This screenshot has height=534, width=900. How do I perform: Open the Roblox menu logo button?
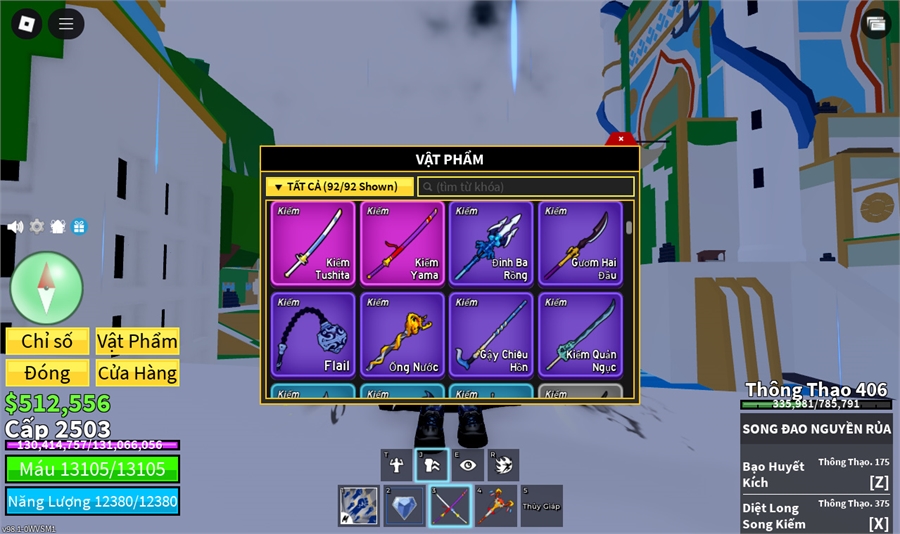coord(26,24)
